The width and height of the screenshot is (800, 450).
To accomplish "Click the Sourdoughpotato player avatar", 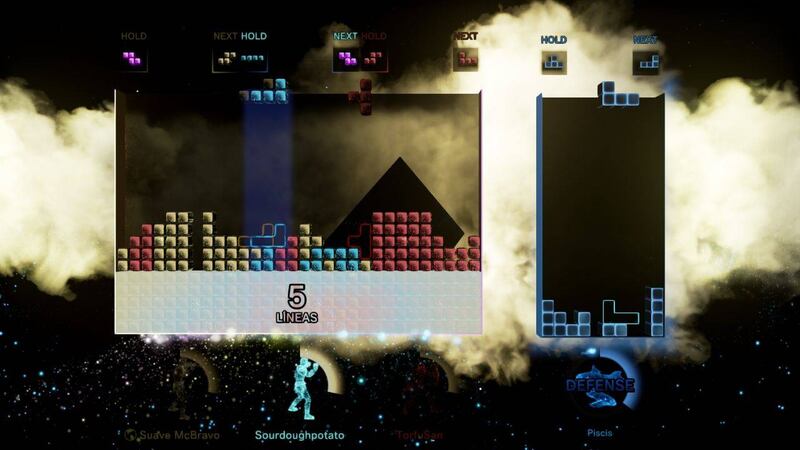I will (x=302, y=387).
